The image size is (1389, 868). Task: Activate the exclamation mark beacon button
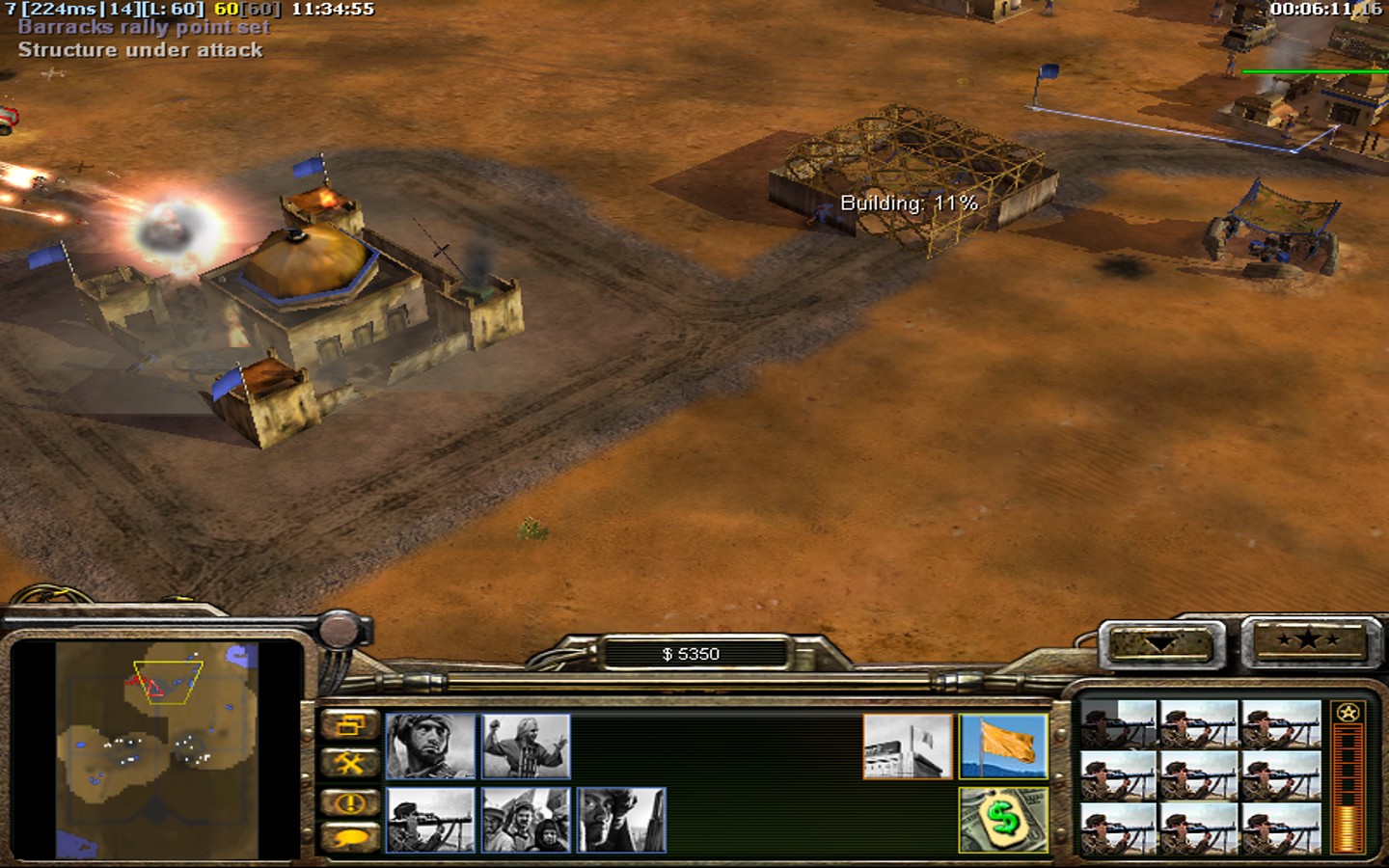(x=349, y=801)
